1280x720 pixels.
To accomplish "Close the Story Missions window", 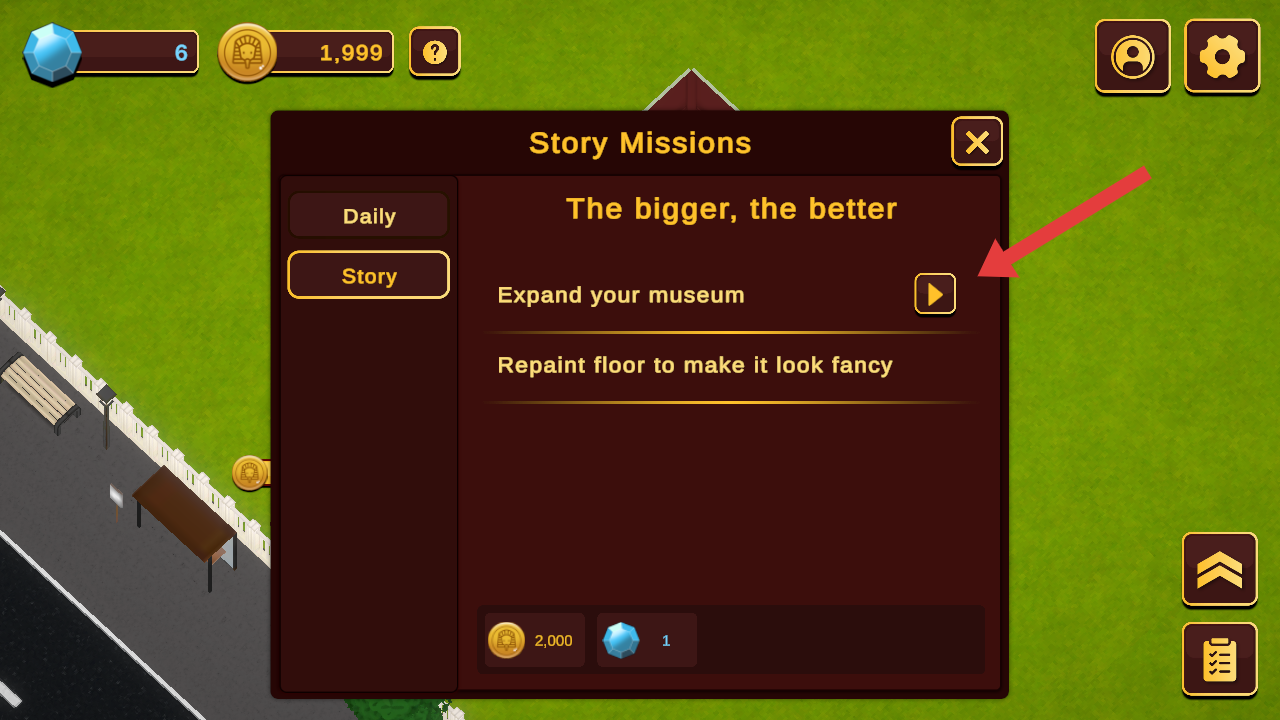I will (x=977, y=142).
